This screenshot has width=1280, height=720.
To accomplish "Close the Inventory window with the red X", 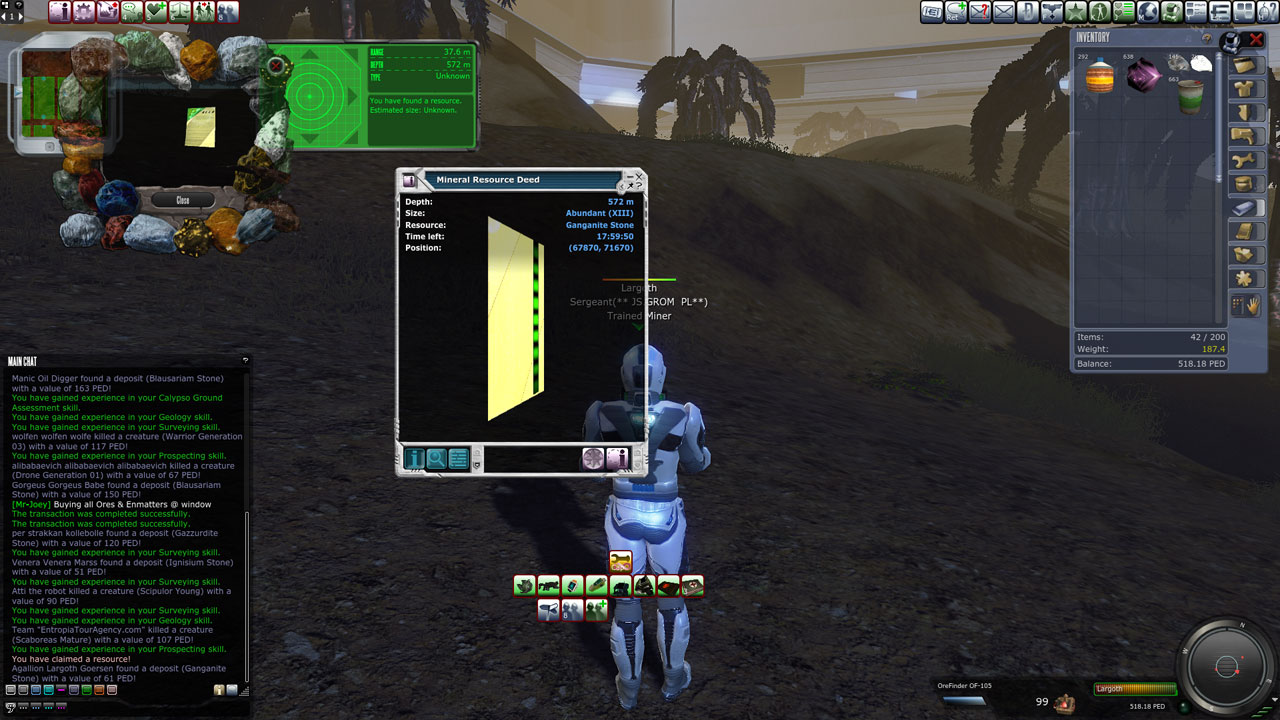I will click(x=1257, y=40).
